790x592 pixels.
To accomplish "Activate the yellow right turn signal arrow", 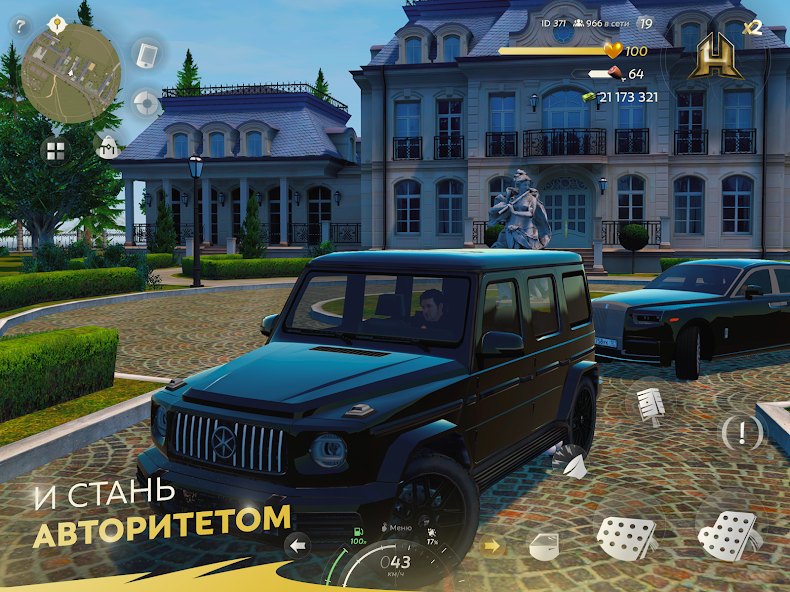I will [491, 546].
